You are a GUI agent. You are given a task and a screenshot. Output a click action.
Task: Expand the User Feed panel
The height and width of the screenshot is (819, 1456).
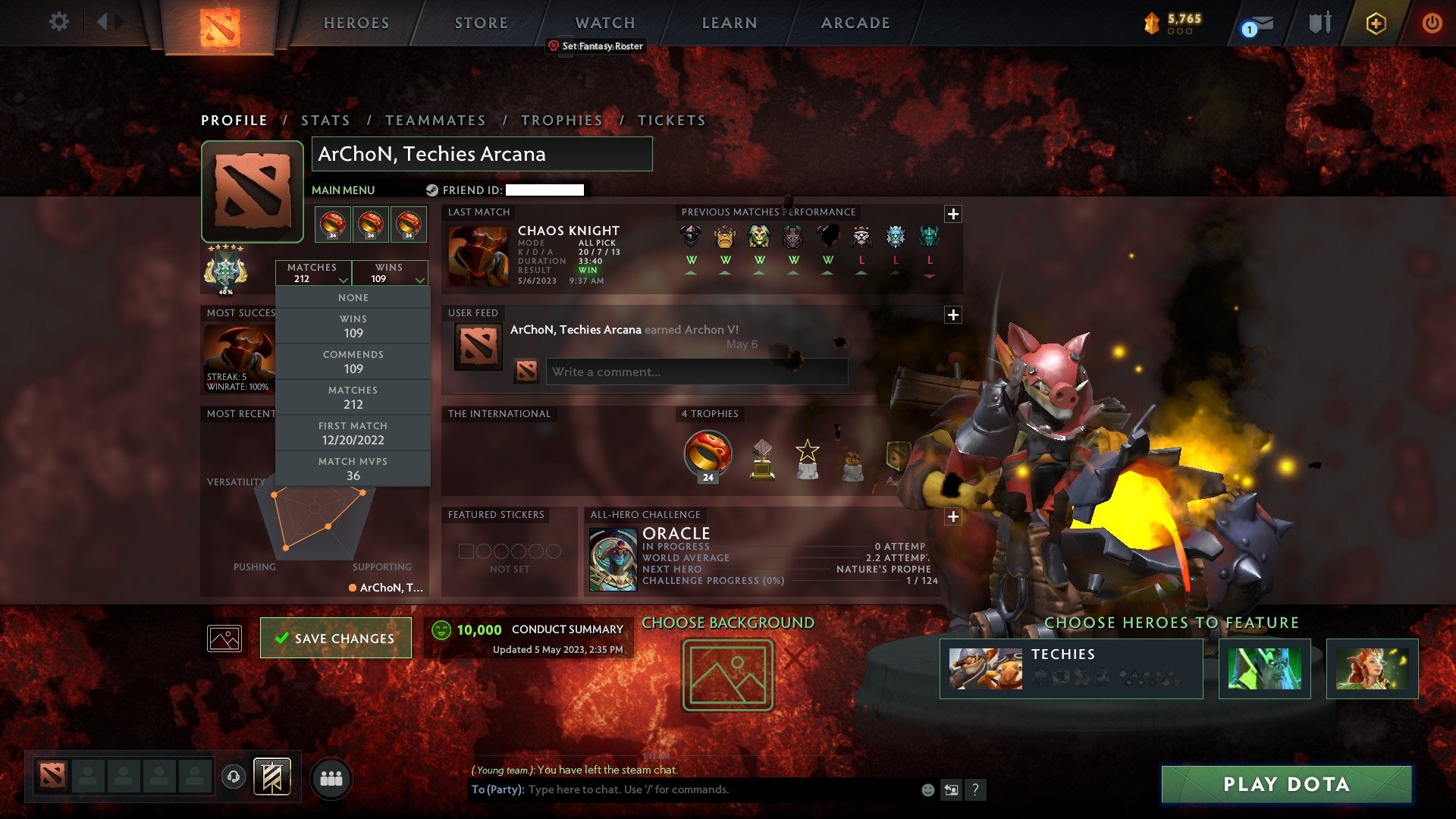click(x=953, y=314)
